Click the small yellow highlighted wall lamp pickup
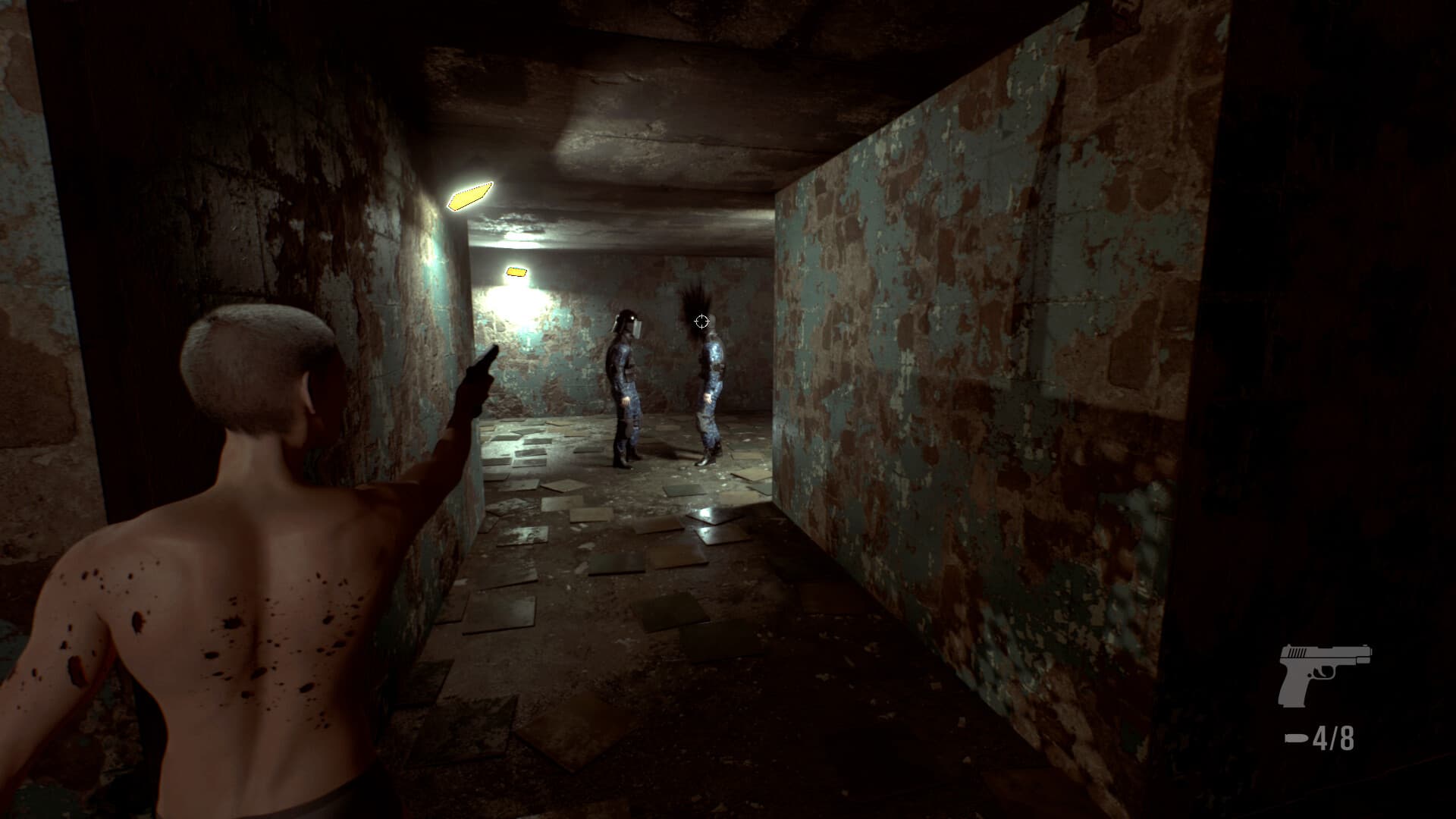This screenshot has height=819, width=1456. (517, 271)
